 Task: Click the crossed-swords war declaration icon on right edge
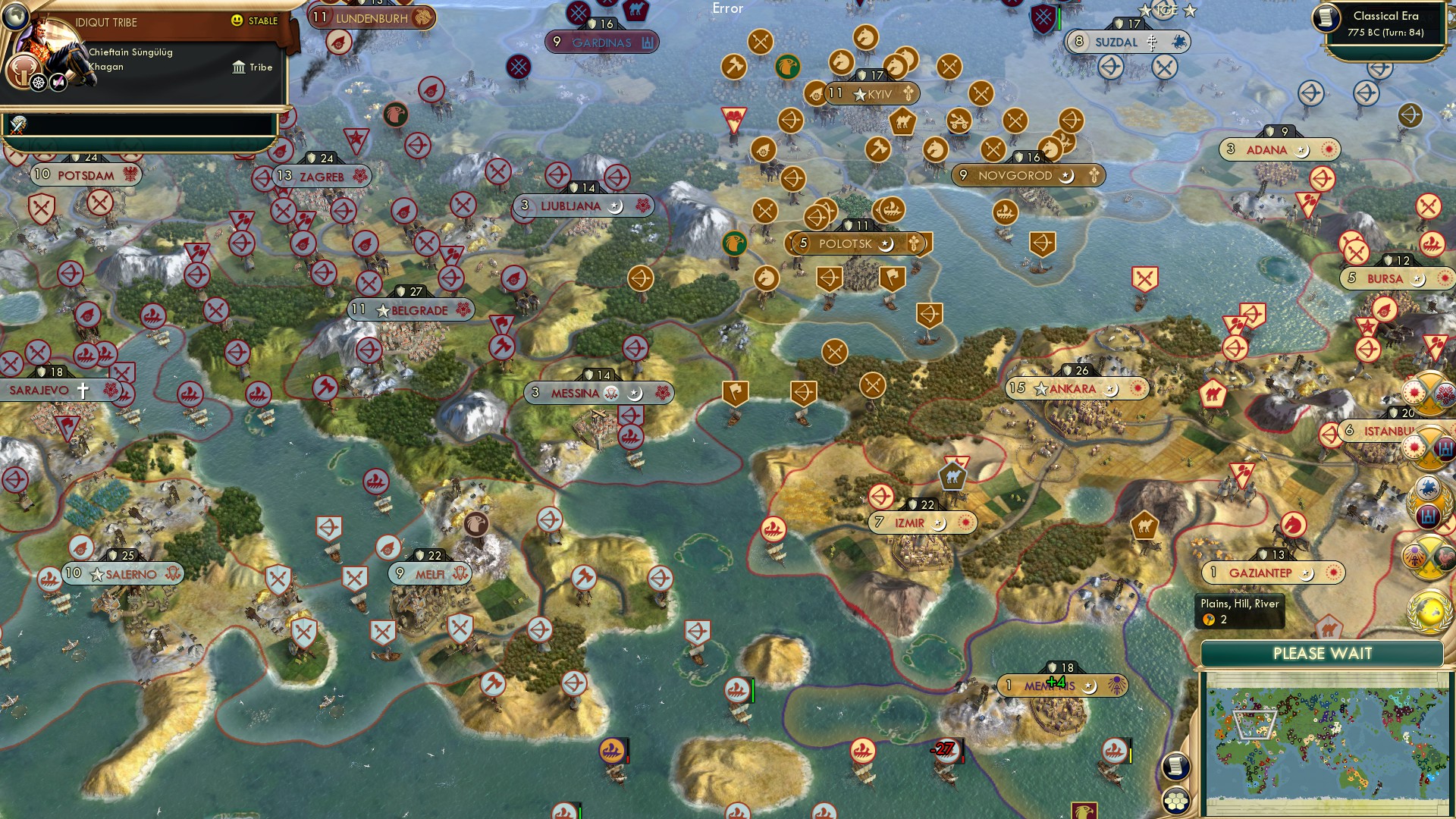pos(1429,560)
